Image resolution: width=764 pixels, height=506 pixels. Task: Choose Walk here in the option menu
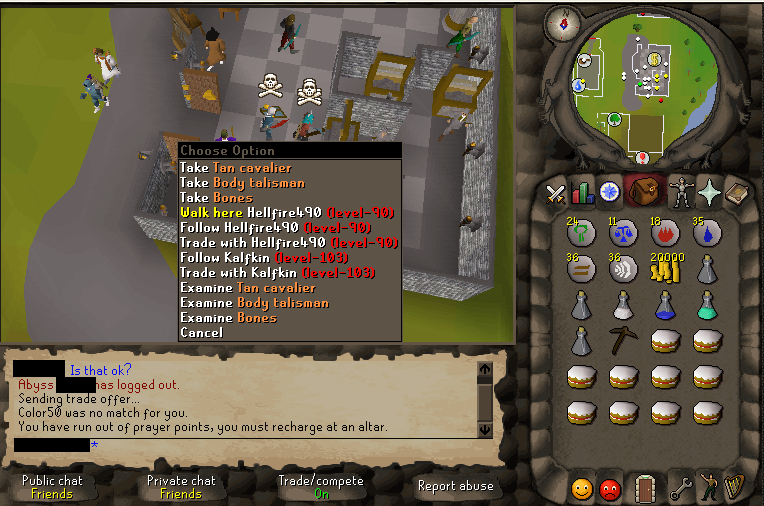point(286,213)
